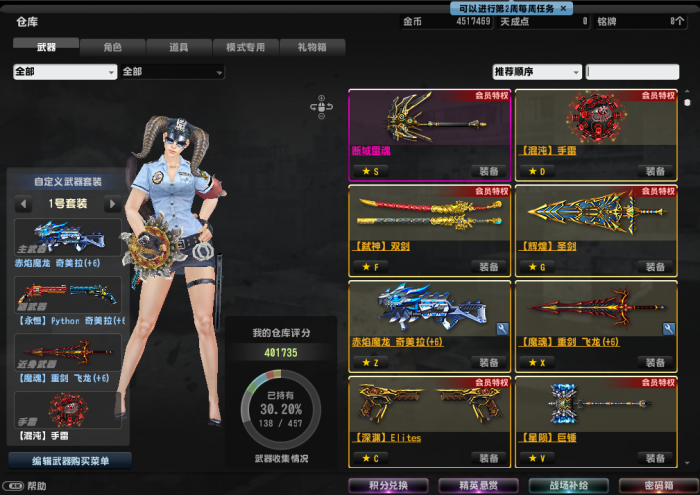Open the 道具 tab

179,47
